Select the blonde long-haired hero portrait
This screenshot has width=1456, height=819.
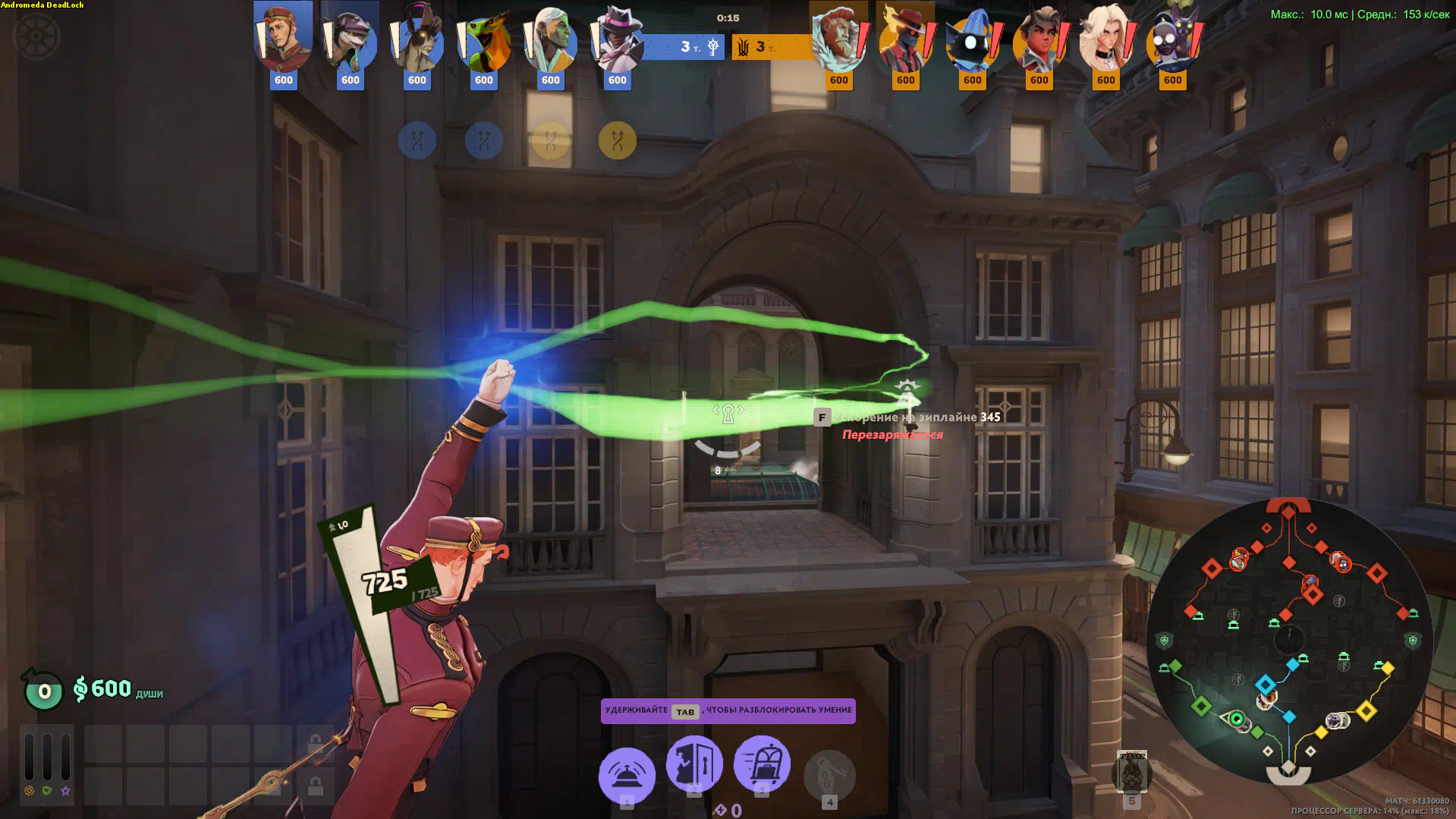[x=1105, y=39]
